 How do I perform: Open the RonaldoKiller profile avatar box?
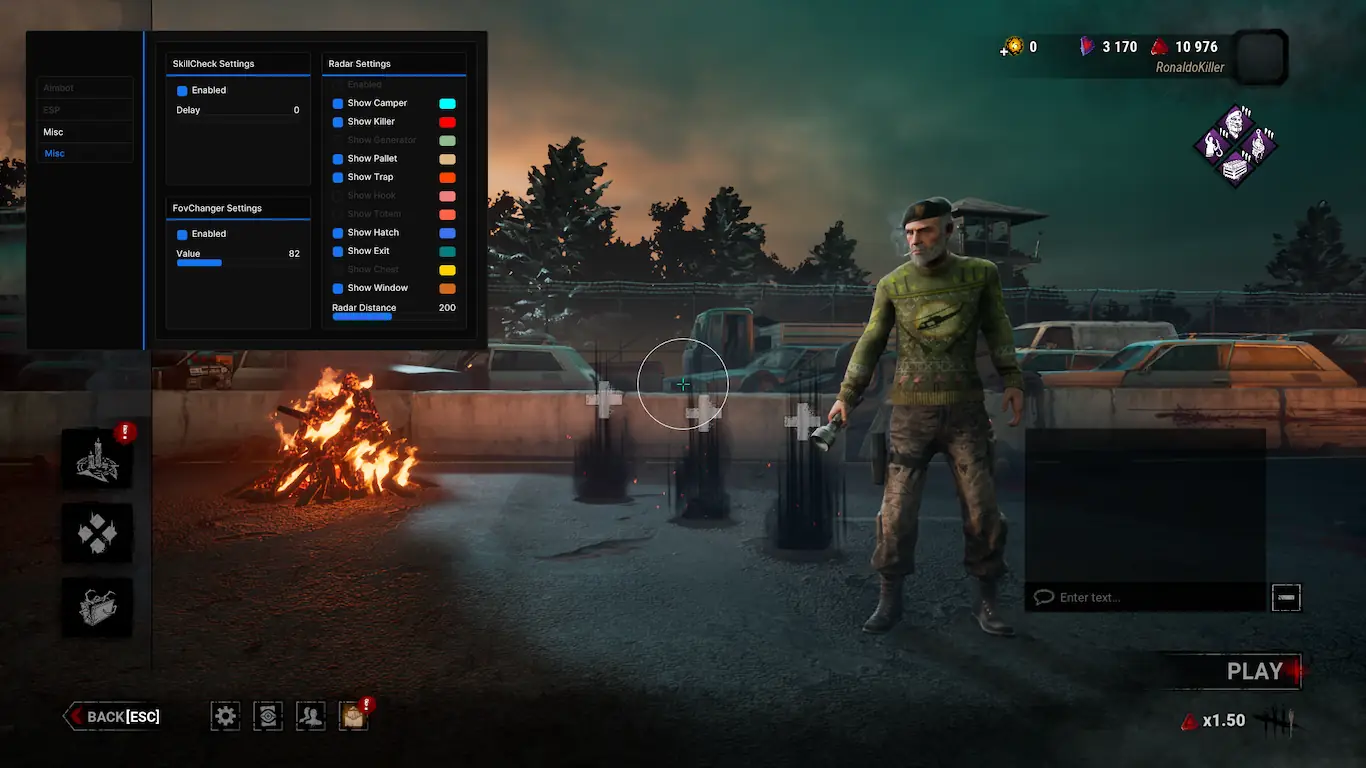click(1259, 56)
